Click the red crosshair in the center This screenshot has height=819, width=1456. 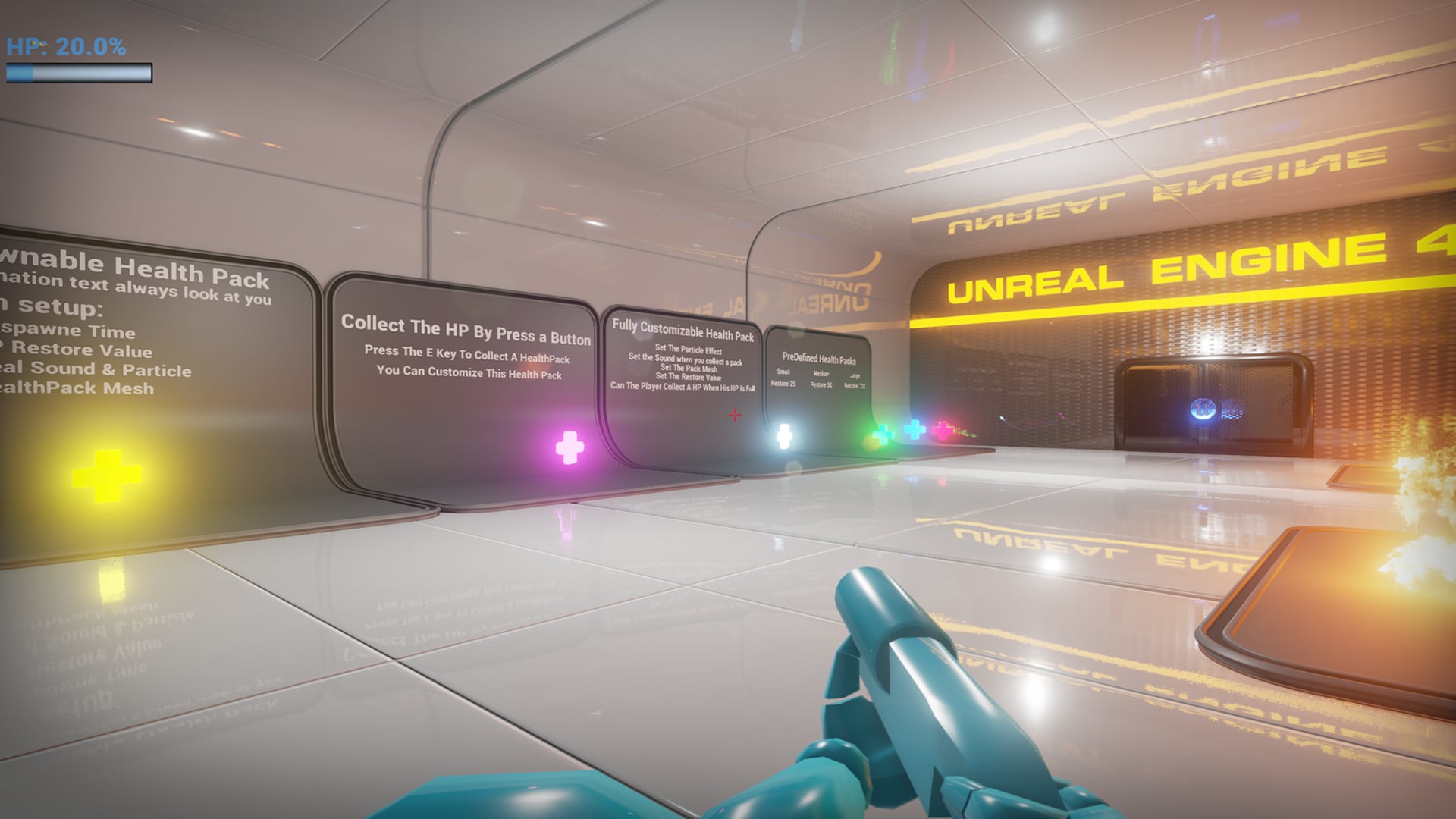click(x=734, y=415)
